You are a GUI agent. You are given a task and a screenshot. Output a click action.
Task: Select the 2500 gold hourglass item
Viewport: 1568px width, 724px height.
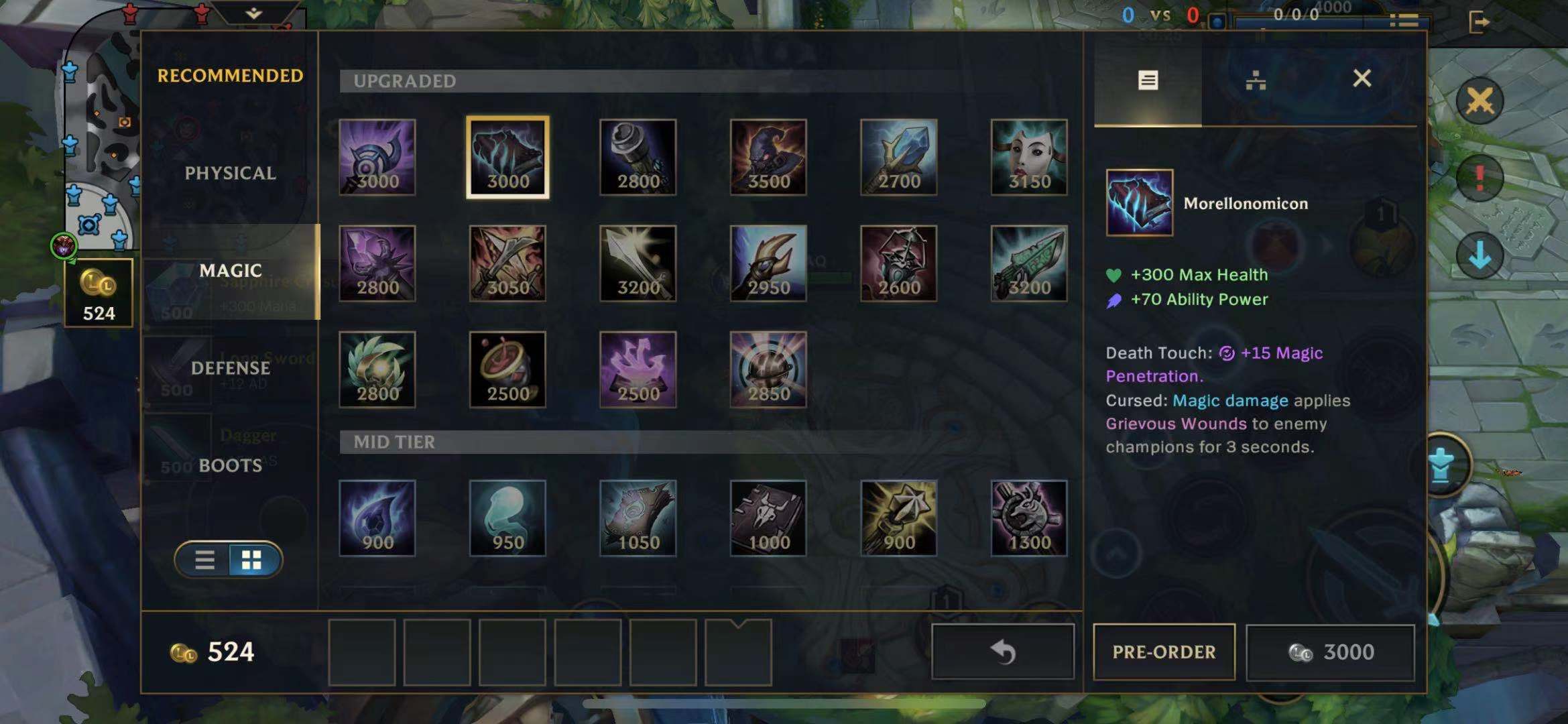point(507,370)
